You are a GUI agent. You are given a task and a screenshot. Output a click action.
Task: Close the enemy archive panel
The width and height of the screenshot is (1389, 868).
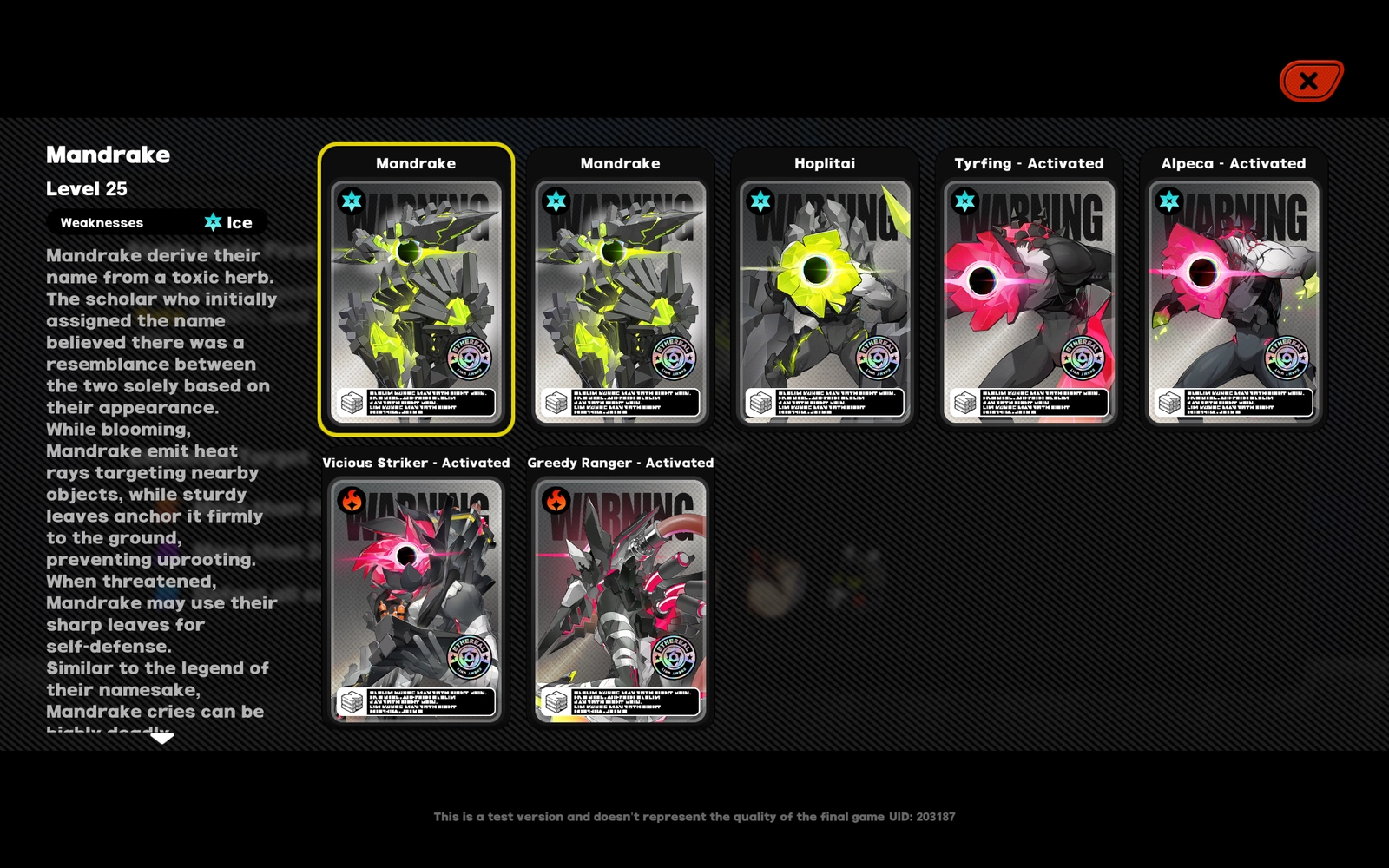coord(1309,81)
